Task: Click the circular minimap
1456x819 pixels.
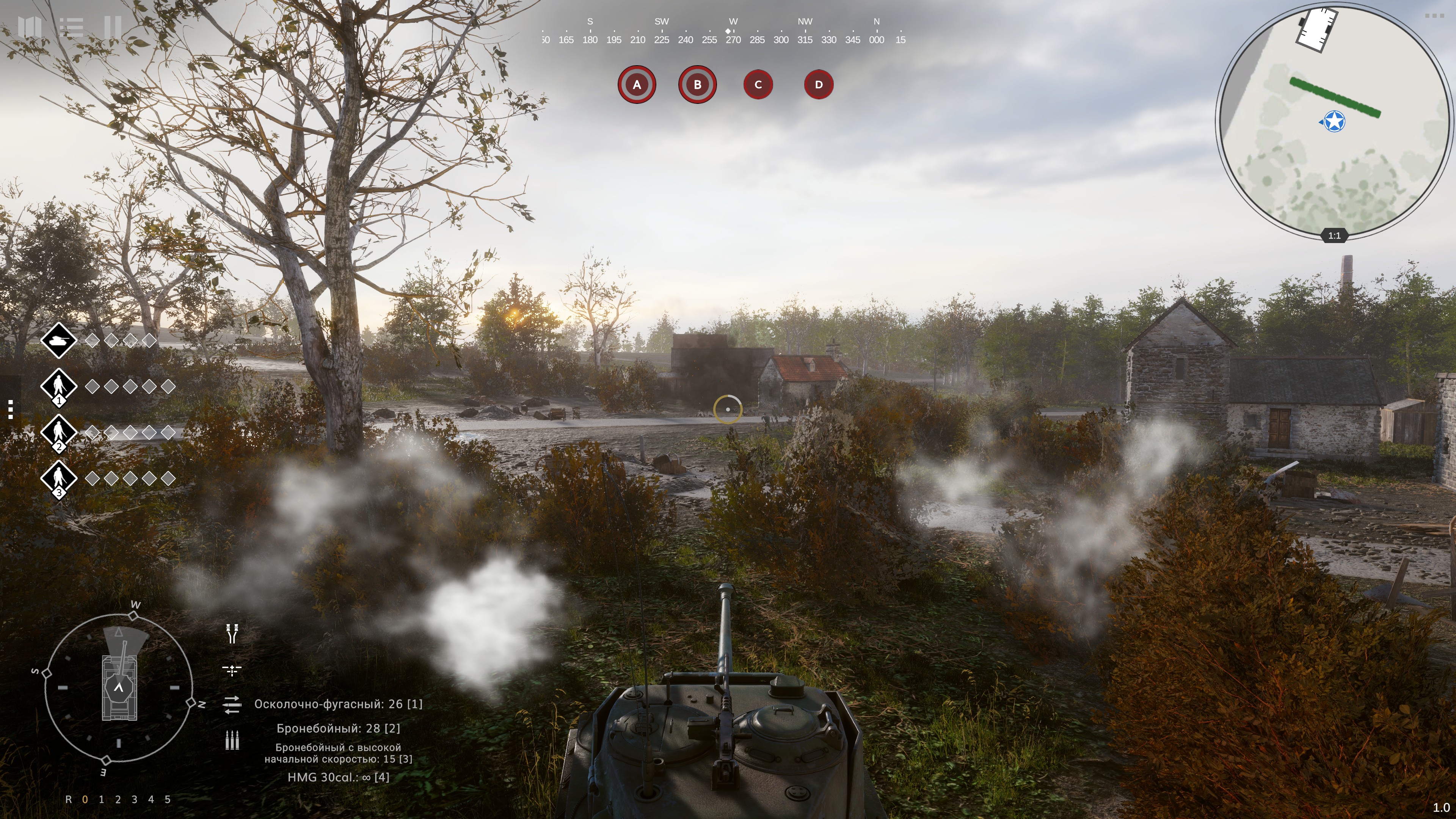Action: (x=1334, y=121)
